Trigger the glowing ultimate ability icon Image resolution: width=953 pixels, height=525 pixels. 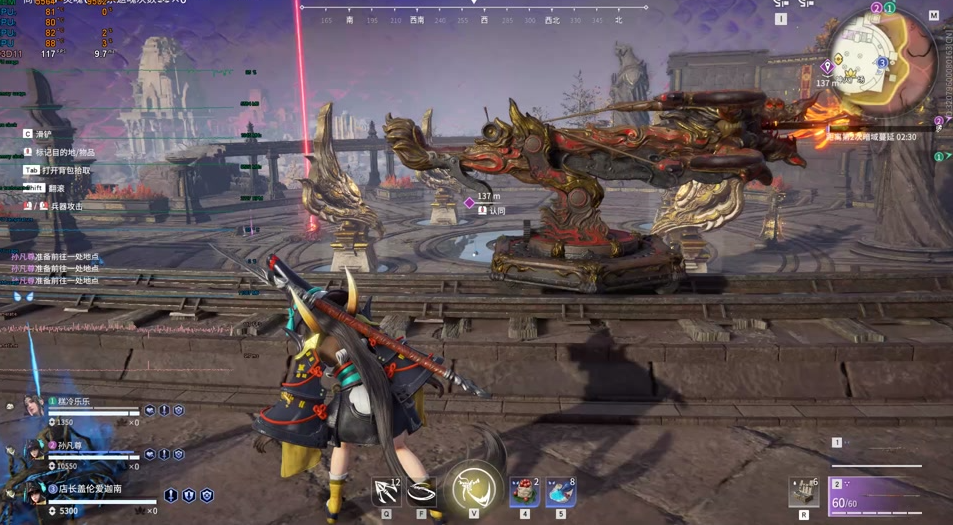coord(473,489)
